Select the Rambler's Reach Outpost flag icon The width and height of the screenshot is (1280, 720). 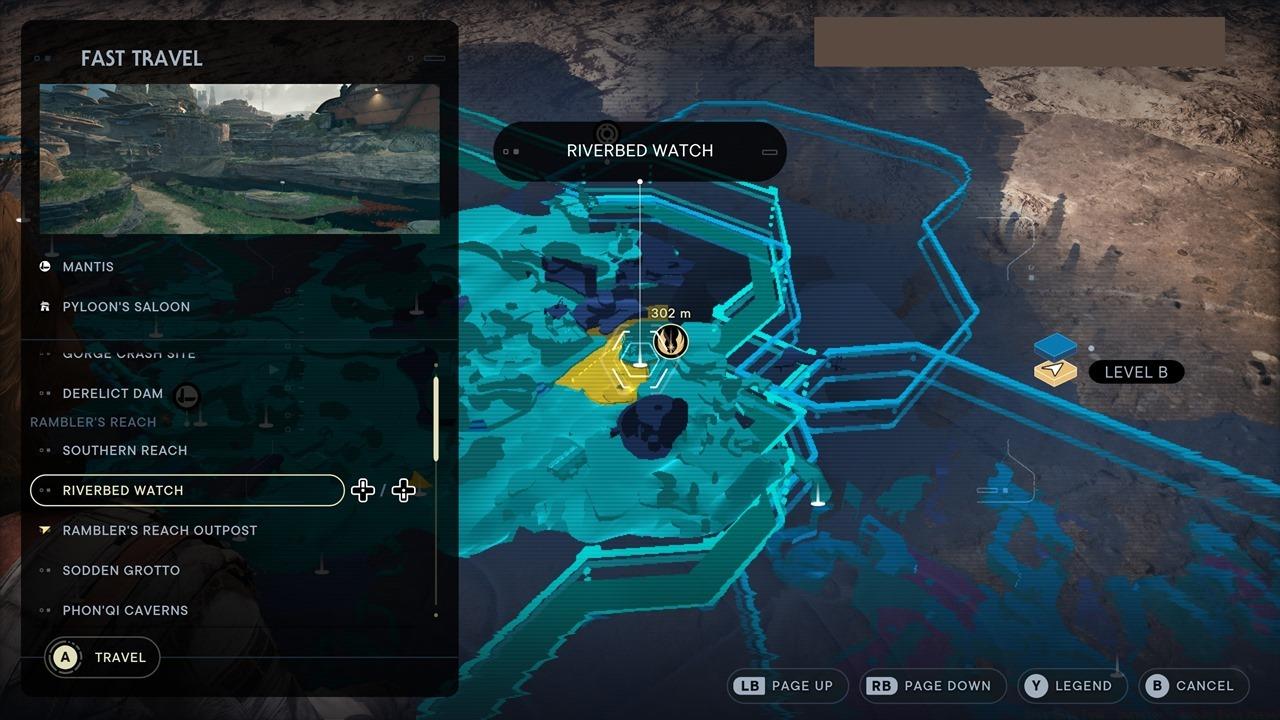coord(44,530)
